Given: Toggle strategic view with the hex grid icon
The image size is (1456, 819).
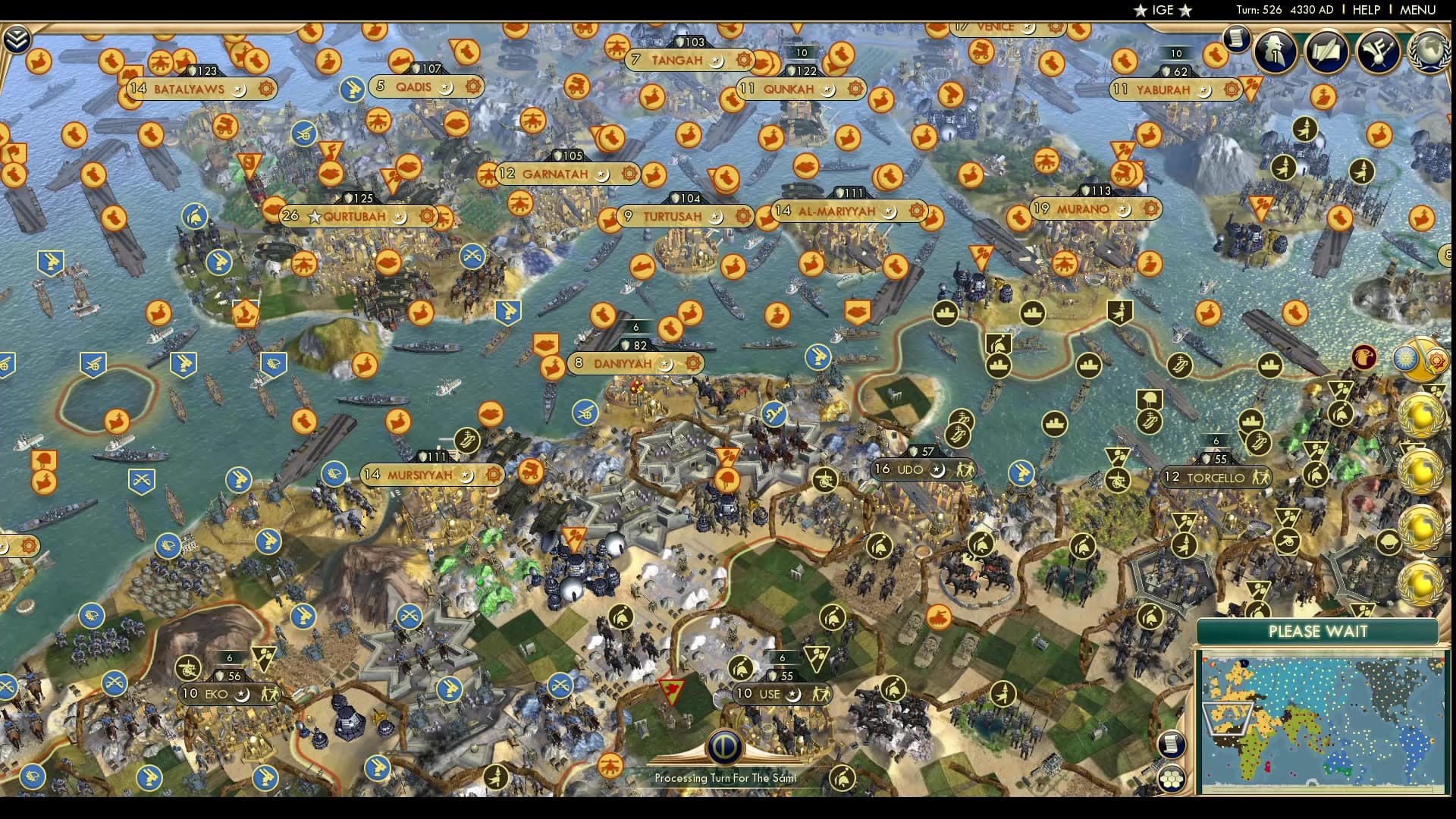Looking at the screenshot, I should pyautogui.click(x=1172, y=779).
